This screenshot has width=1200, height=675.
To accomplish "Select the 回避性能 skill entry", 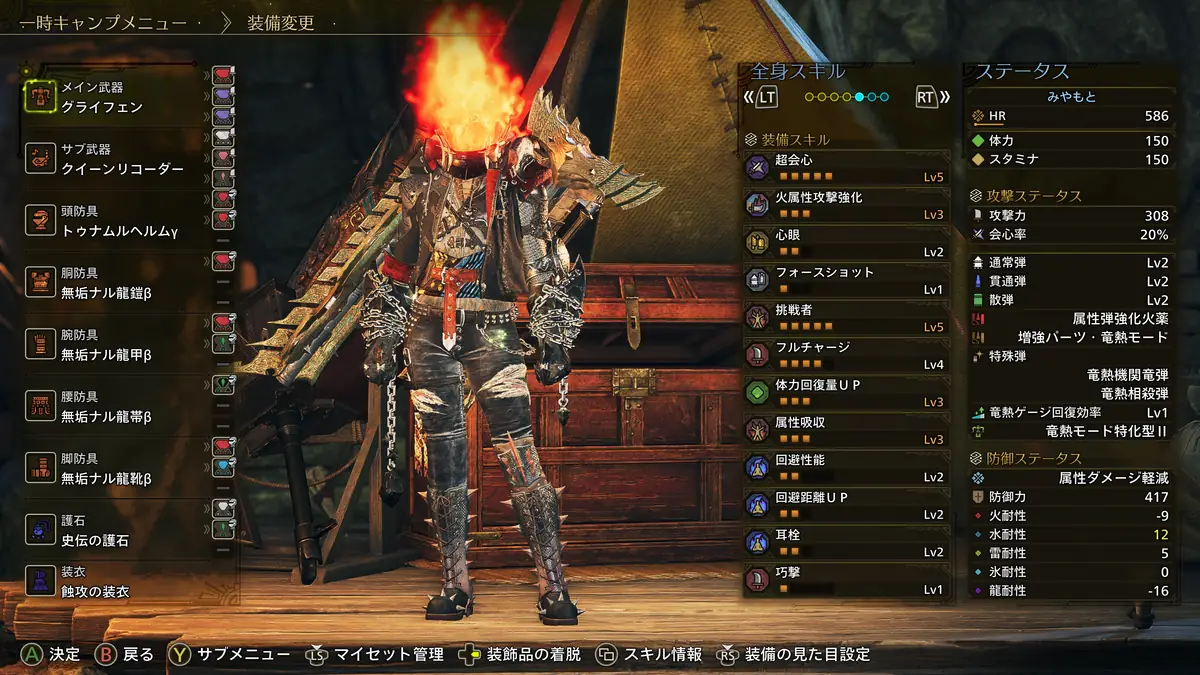I will [x=845, y=468].
